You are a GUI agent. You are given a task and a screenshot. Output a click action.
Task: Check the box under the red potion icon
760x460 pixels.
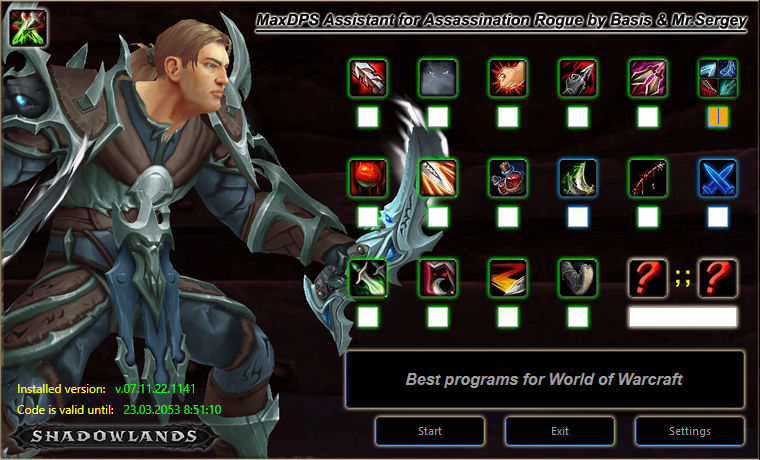pyautogui.click(x=508, y=216)
